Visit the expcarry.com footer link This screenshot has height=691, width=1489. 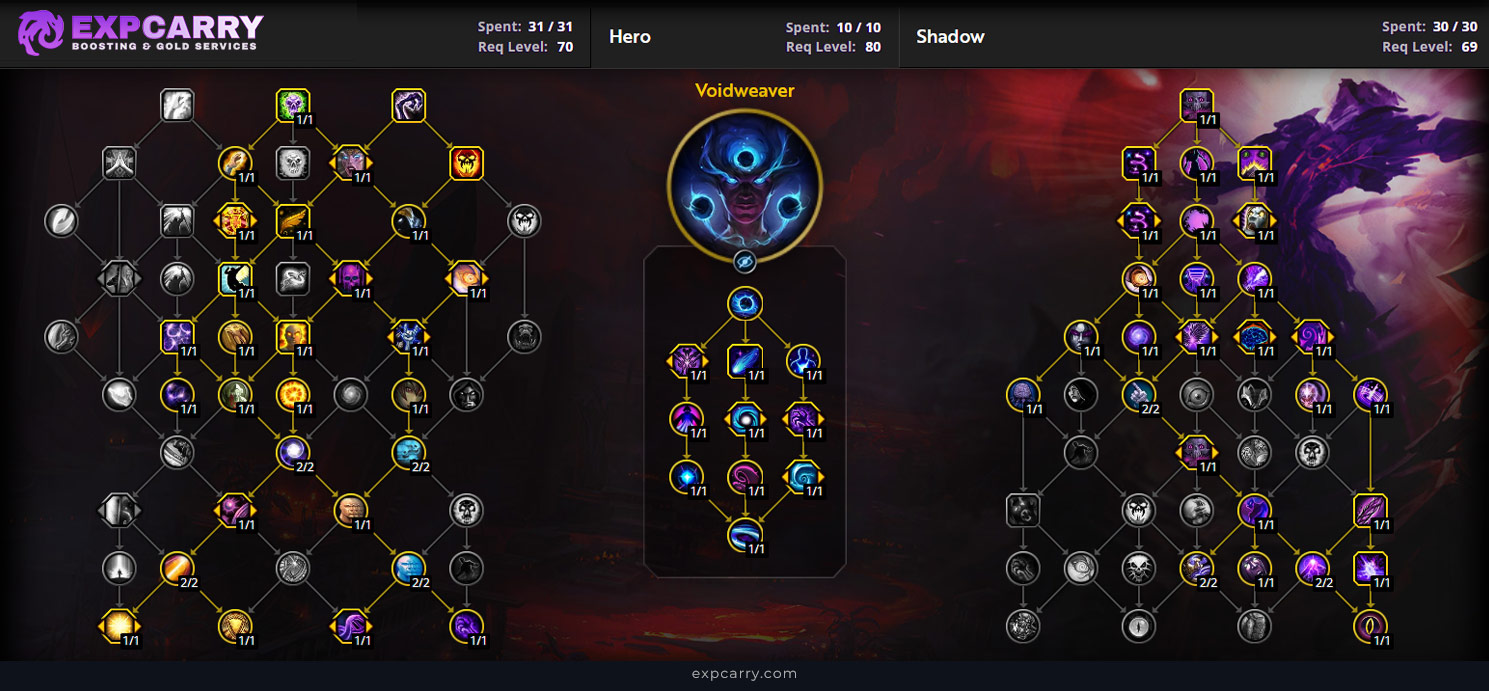pos(744,673)
